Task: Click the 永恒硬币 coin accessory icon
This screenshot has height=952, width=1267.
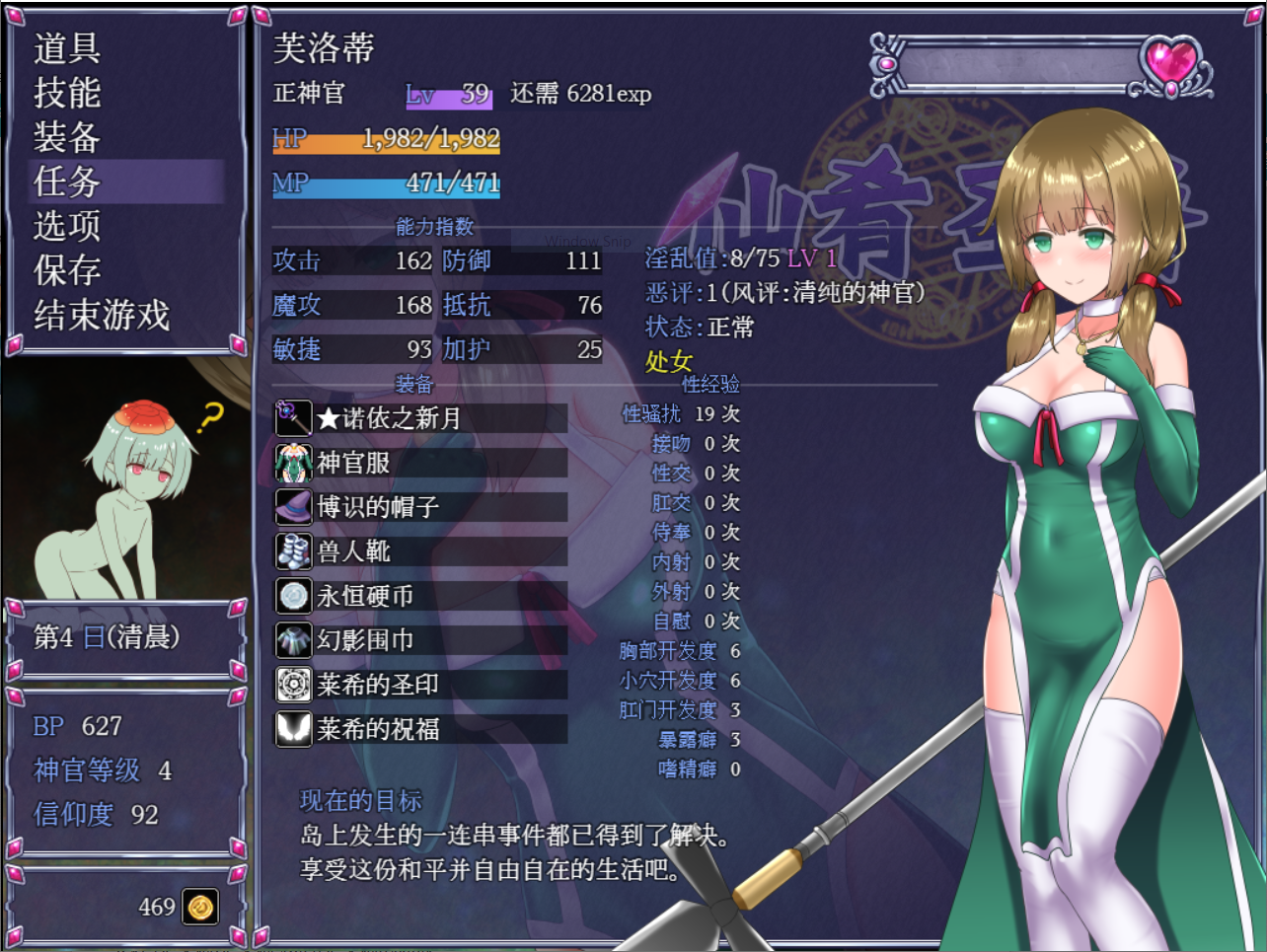Action: tap(291, 596)
